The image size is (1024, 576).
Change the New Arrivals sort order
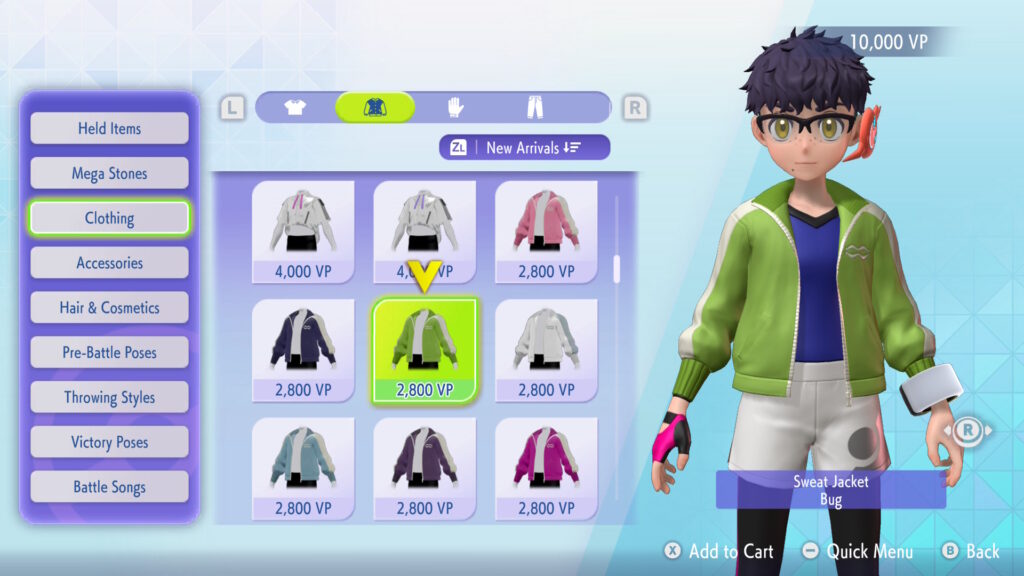click(x=524, y=147)
